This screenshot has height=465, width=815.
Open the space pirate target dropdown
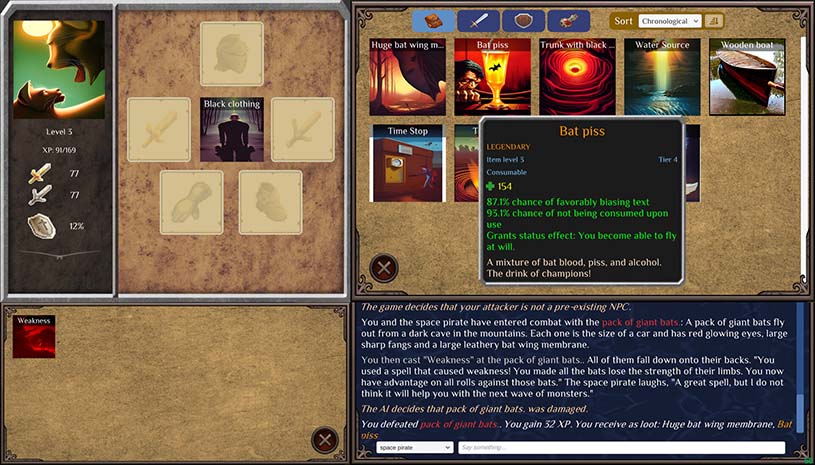[x=414, y=448]
